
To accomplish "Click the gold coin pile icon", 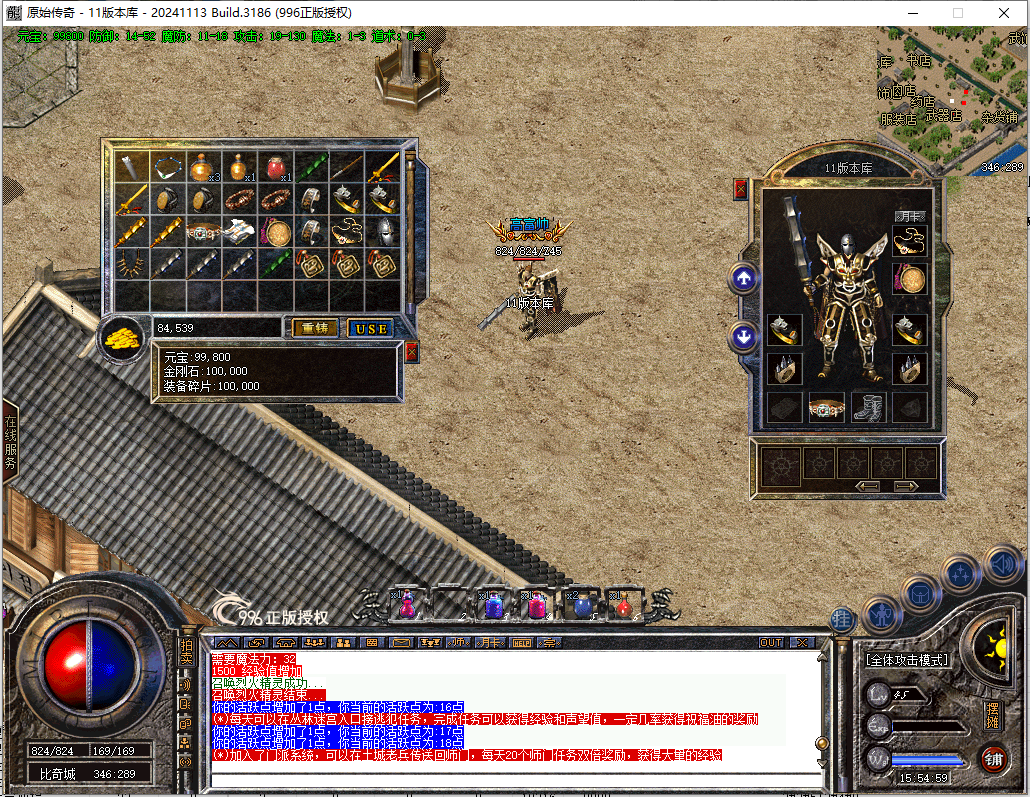I will point(122,338).
